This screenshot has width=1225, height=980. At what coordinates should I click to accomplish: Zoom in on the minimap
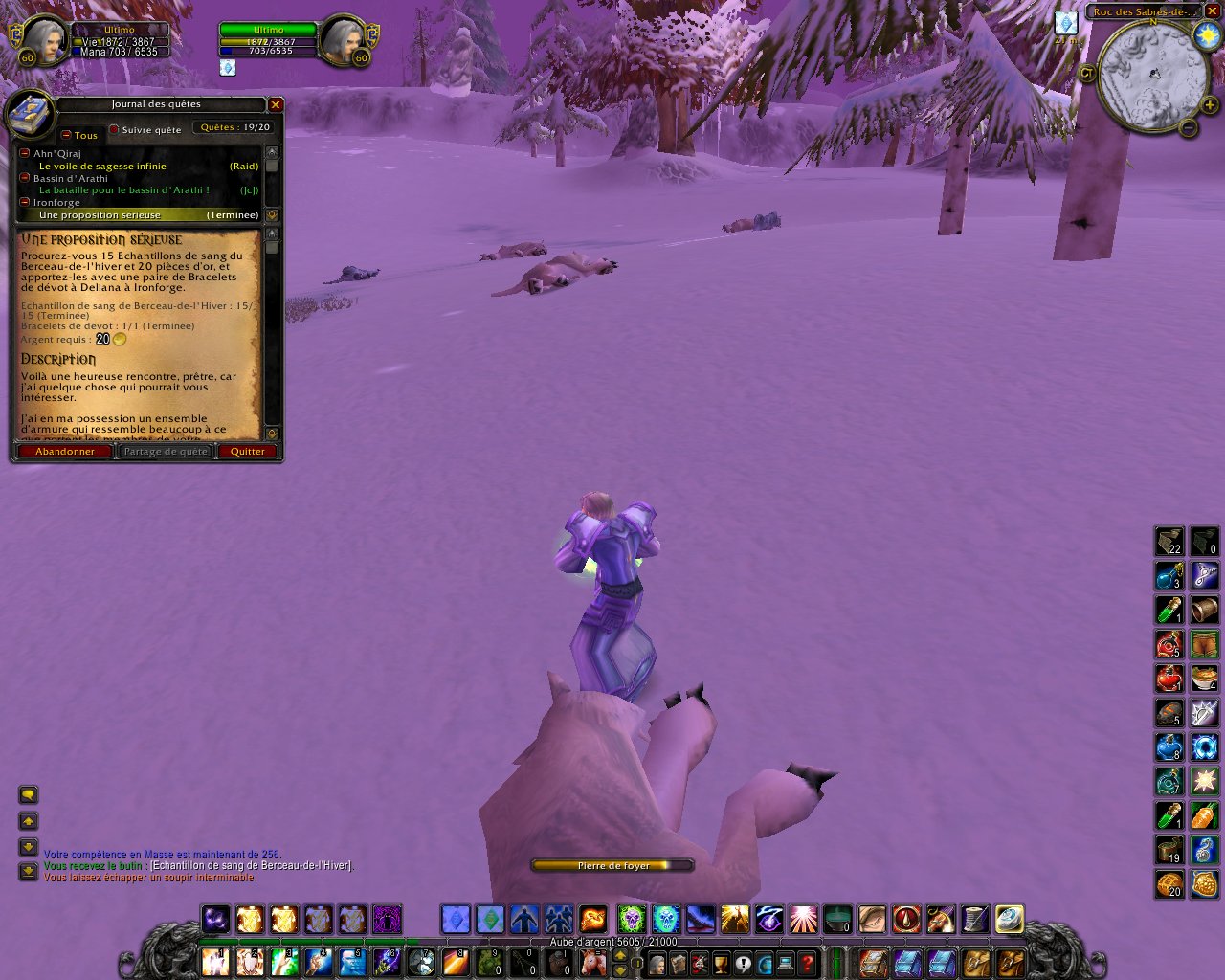click(1210, 105)
